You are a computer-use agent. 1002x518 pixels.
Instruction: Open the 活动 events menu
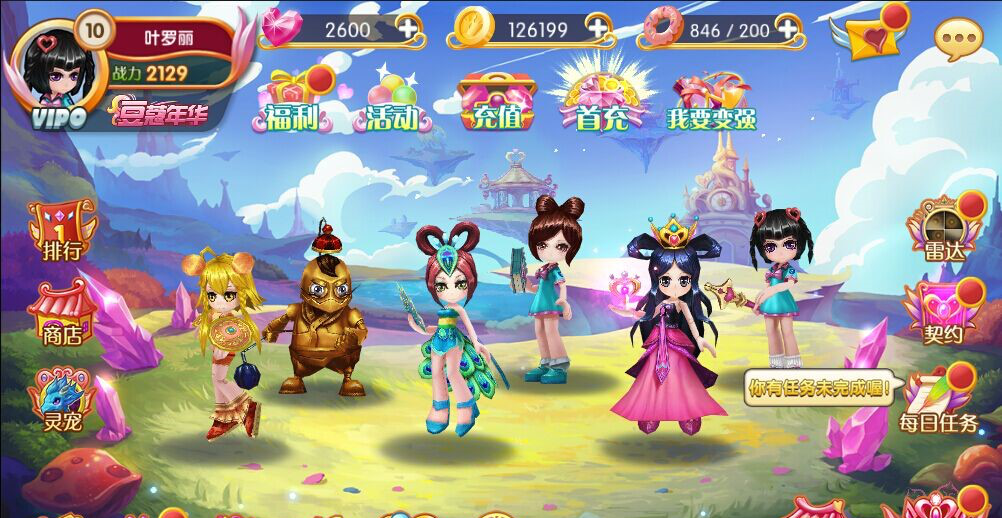click(391, 102)
